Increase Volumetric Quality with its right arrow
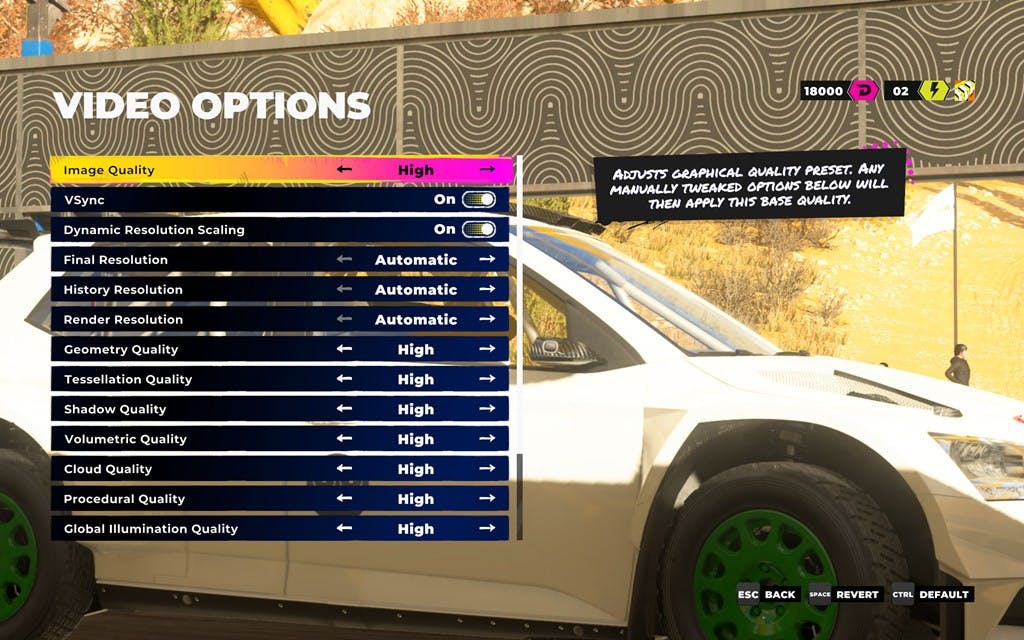Viewport: 1024px width, 640px height. 487,439
